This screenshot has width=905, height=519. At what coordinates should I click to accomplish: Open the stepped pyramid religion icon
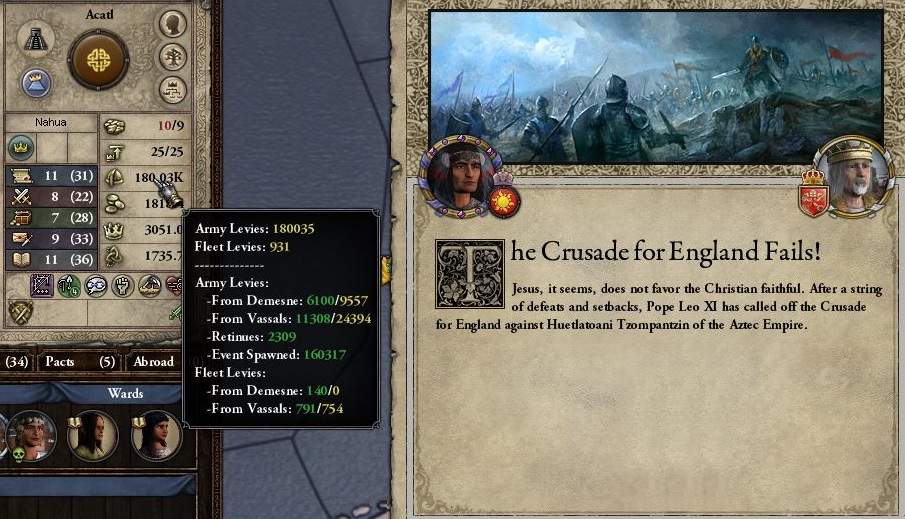[x=38, y=39]
